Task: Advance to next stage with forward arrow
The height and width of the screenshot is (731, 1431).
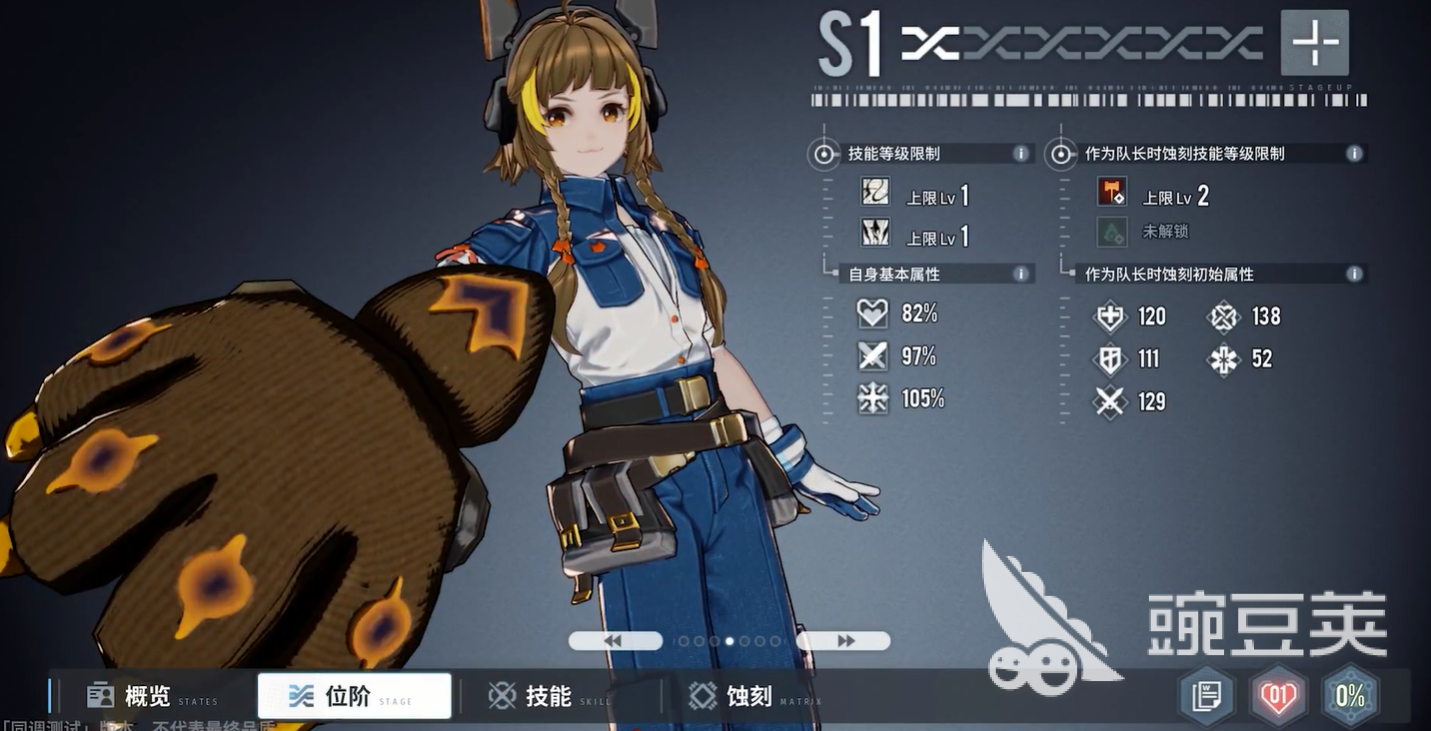Action: click(x=843, y=641)
